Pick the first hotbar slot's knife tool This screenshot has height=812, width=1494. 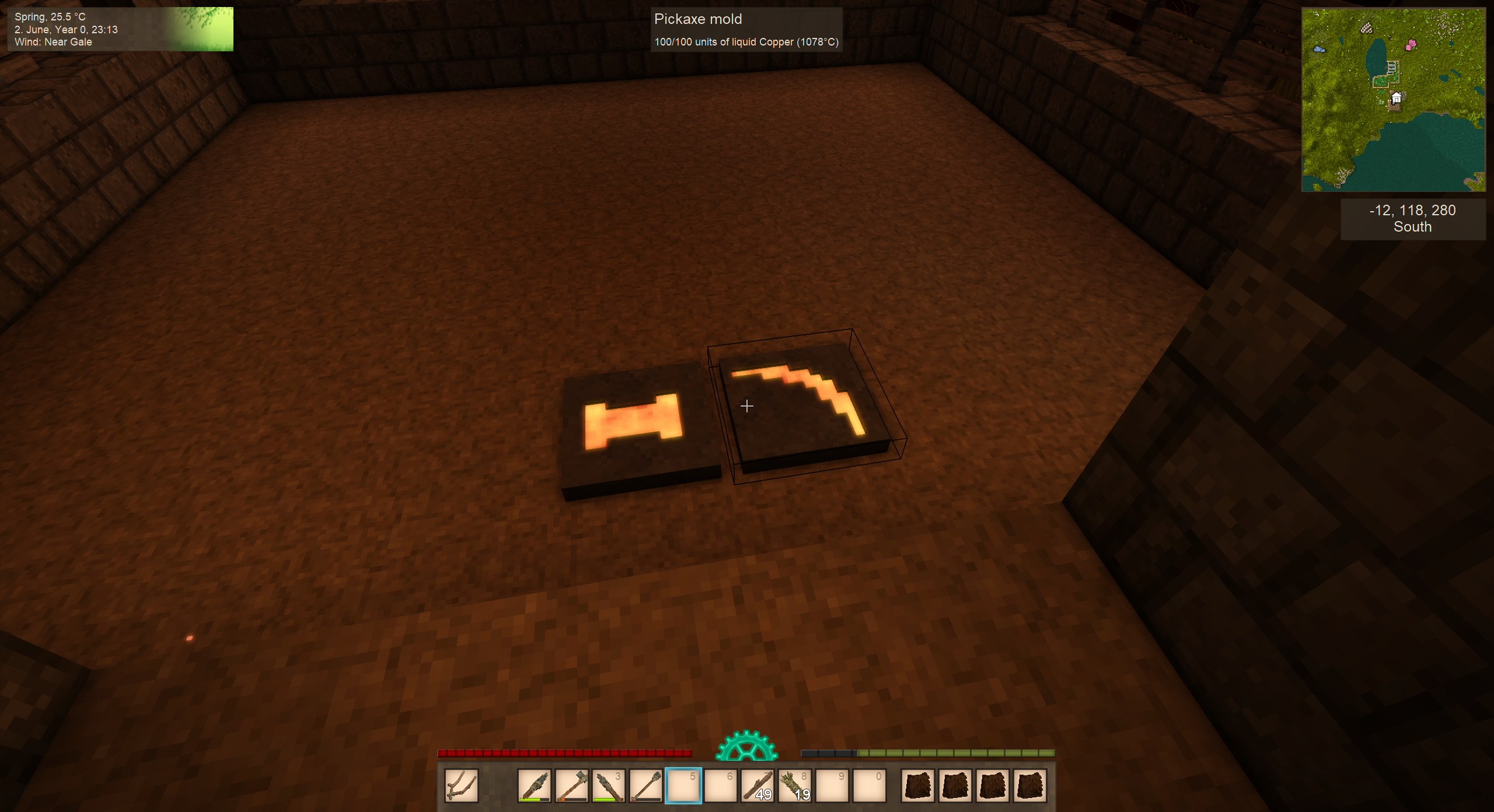(x=534, y=785)
